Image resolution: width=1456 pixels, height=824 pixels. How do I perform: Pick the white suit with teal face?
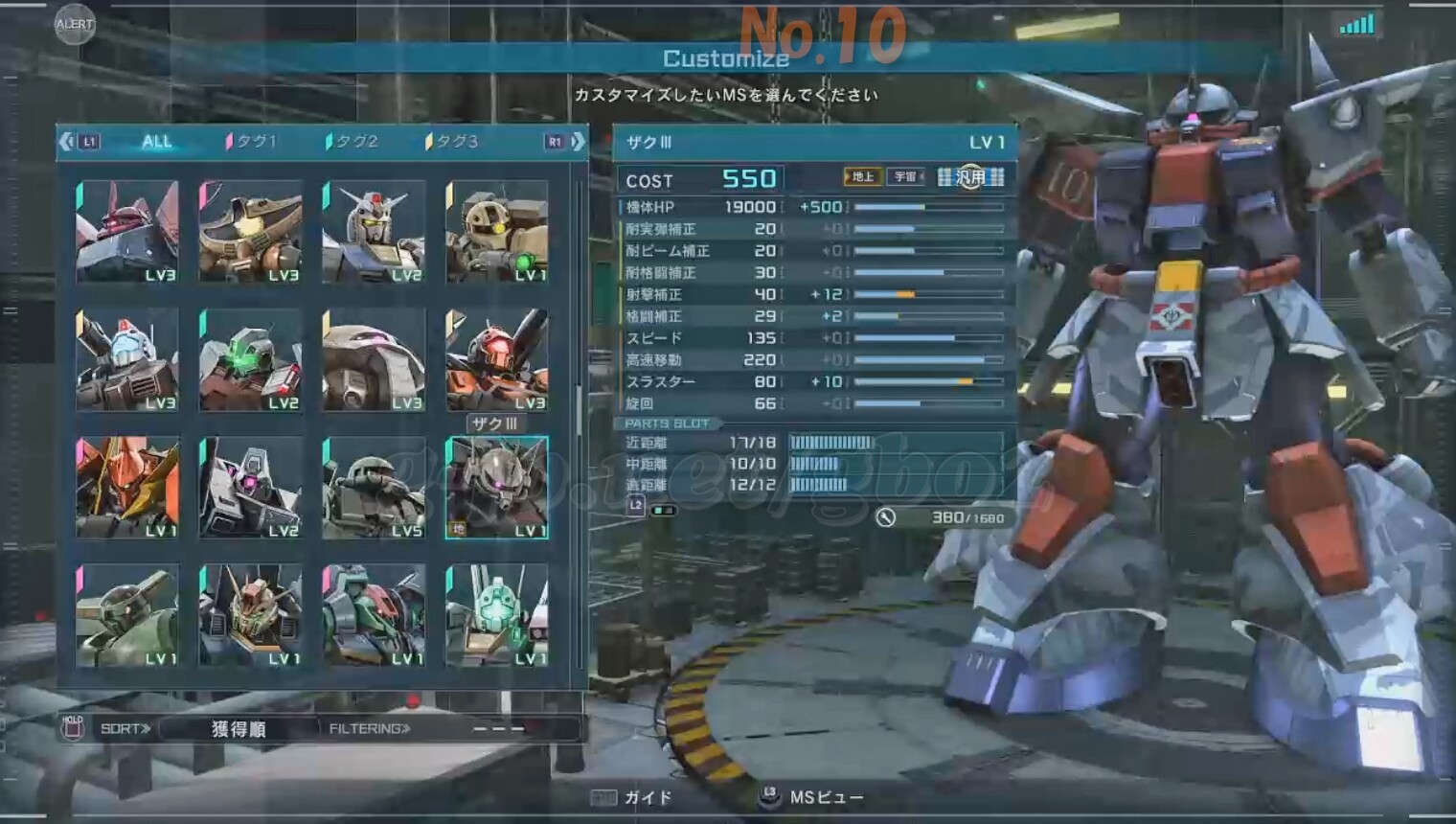click(496, 614)
